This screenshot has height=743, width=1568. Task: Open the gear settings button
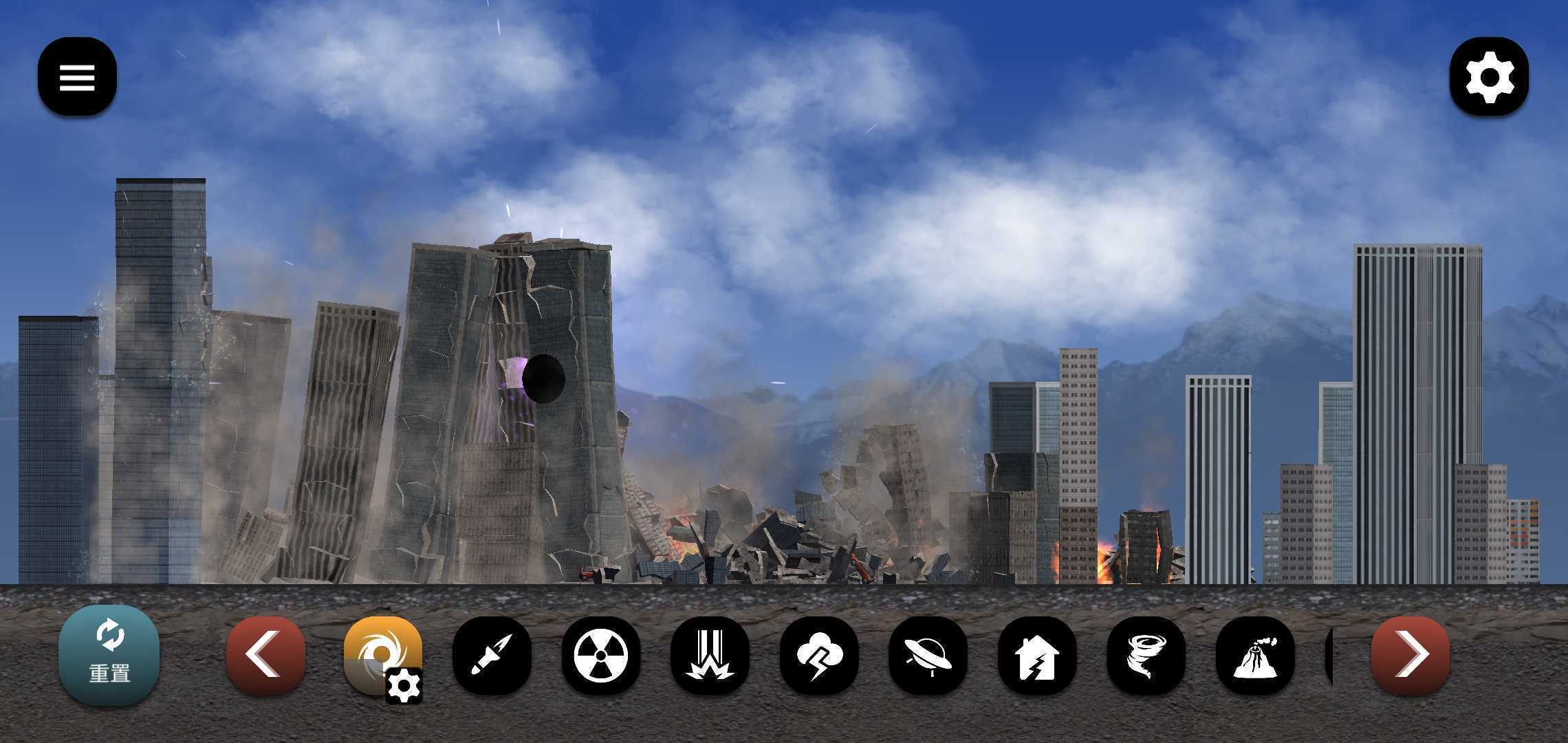click(x=1489, y=77)
